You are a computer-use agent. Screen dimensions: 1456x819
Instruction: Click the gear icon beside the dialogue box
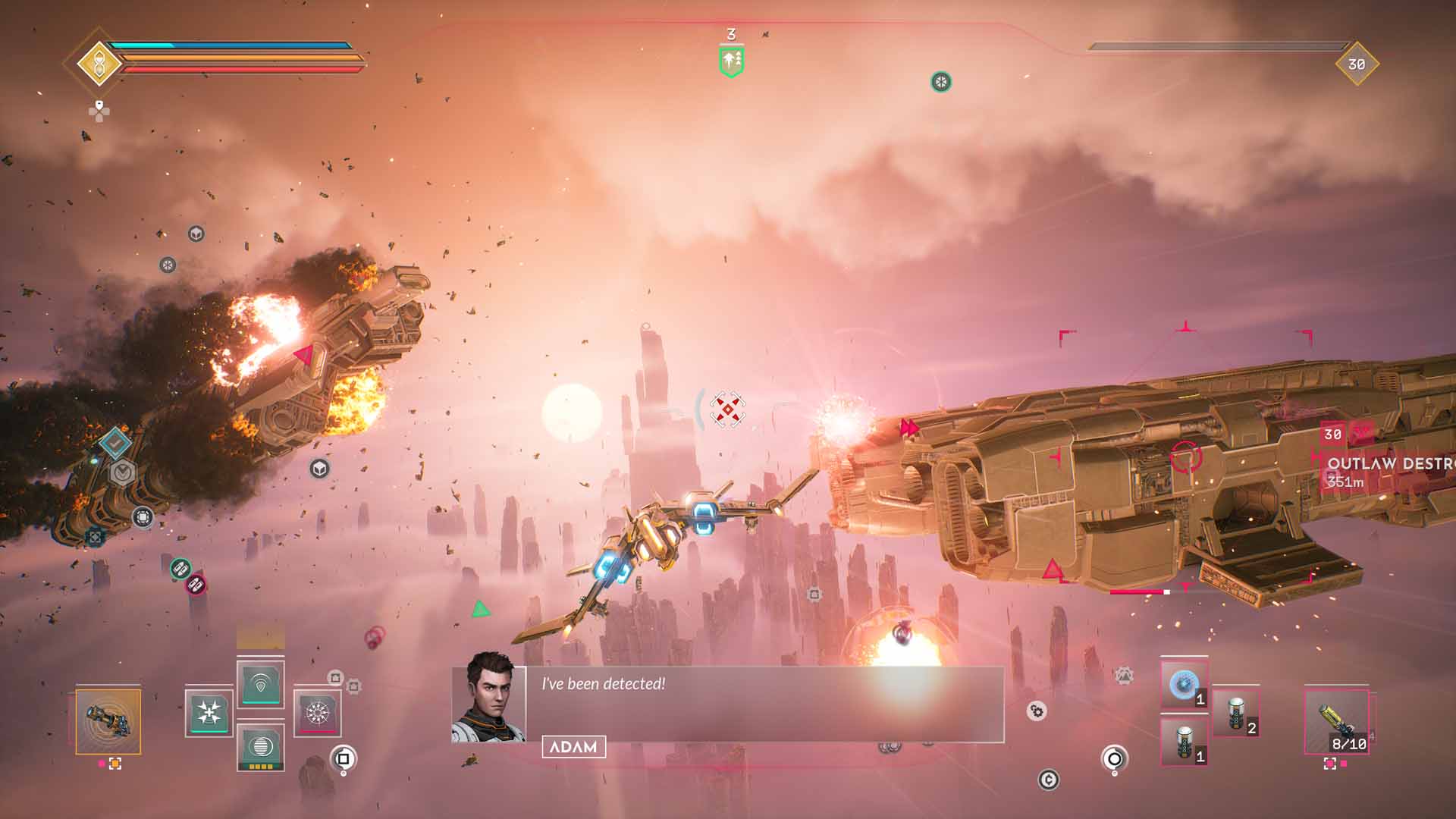click(1036, 711)
